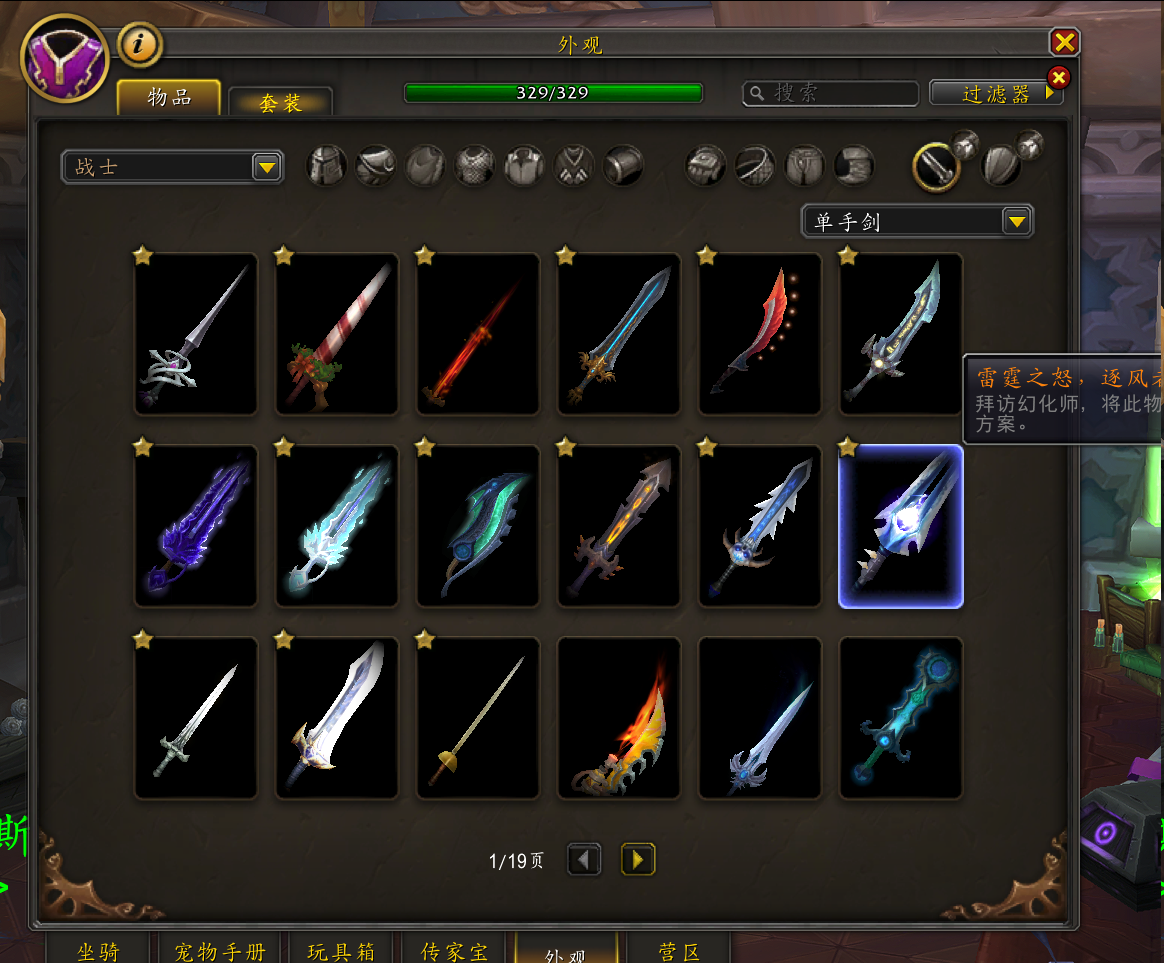Viewport: 1164px width, 963px height.
Task: Select the 物品 items tab
Action: pyautogui.click(x=169, y=97)
